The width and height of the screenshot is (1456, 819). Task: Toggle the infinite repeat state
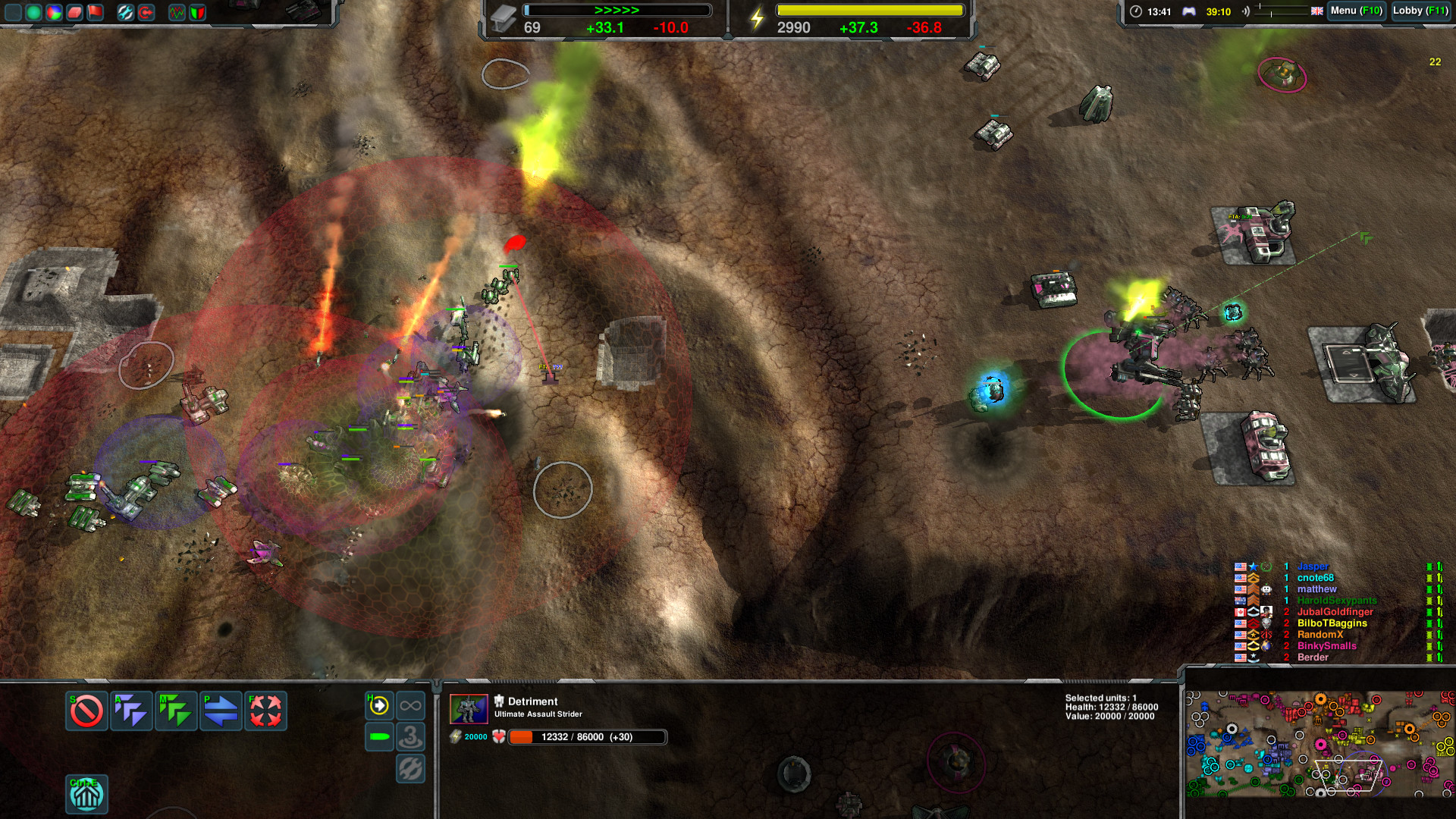410,706
